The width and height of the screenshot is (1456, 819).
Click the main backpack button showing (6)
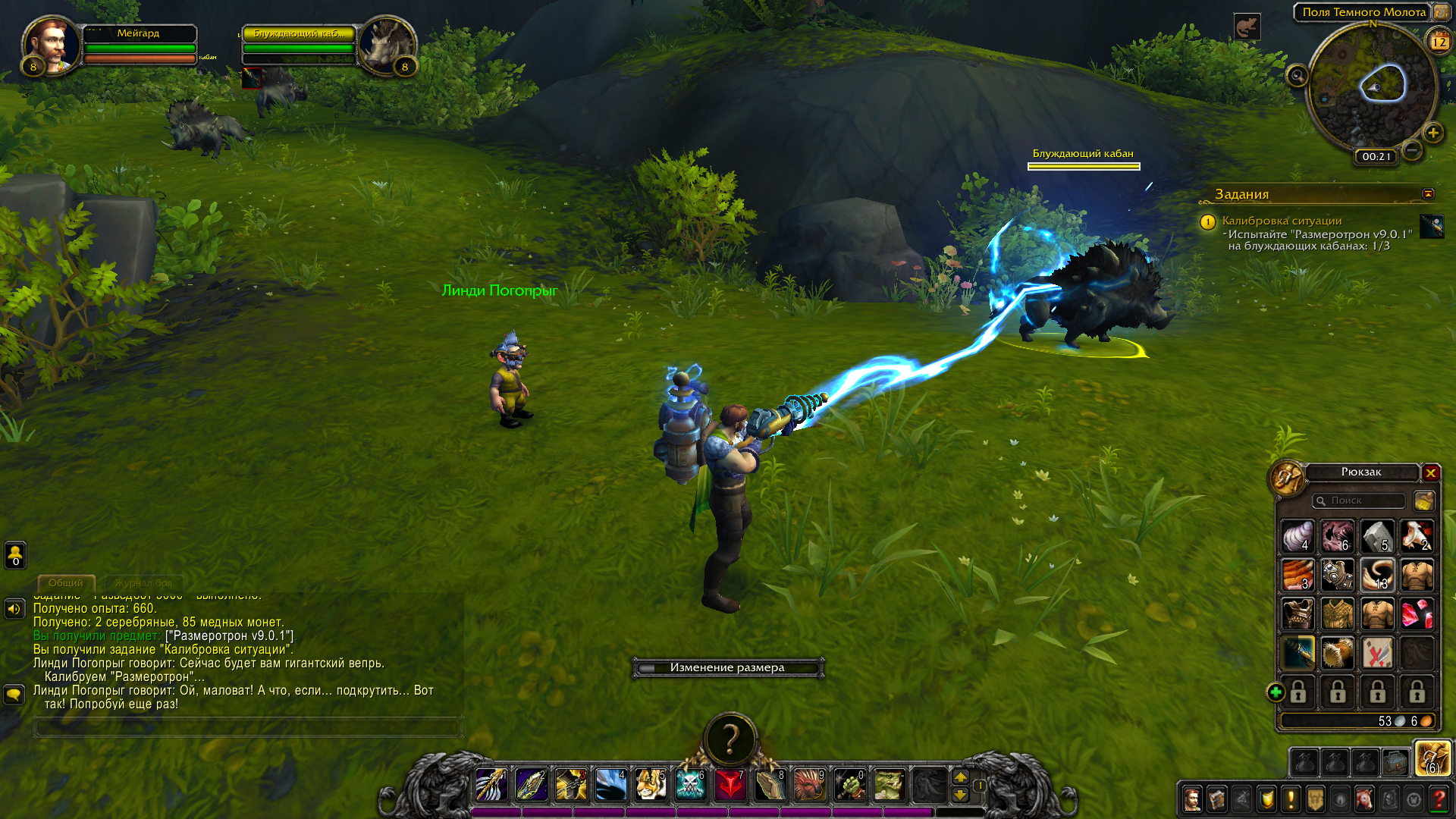click(x=1432, y=759)
